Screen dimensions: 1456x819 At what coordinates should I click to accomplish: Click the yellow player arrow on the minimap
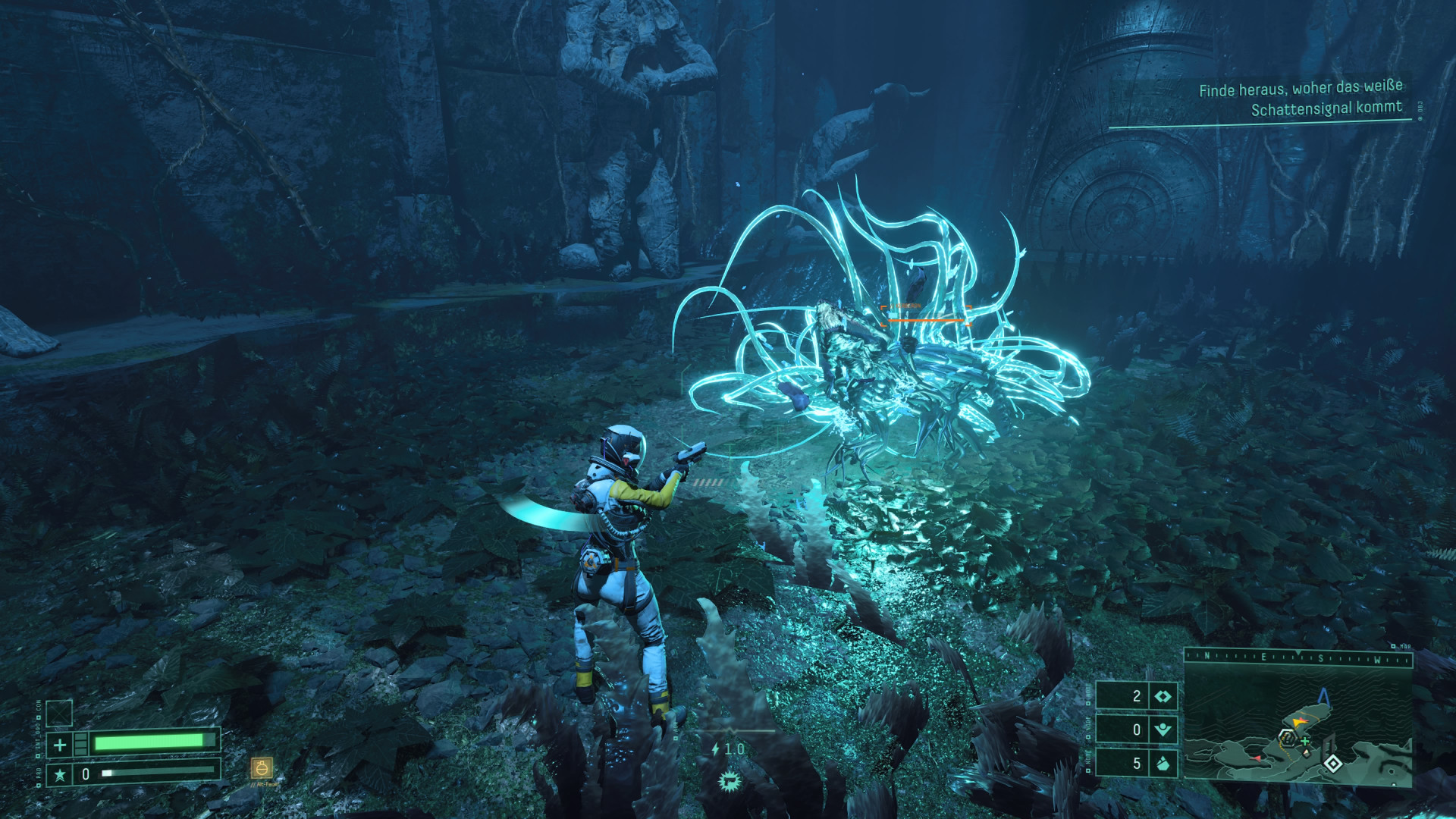(x=1298, y=723)
